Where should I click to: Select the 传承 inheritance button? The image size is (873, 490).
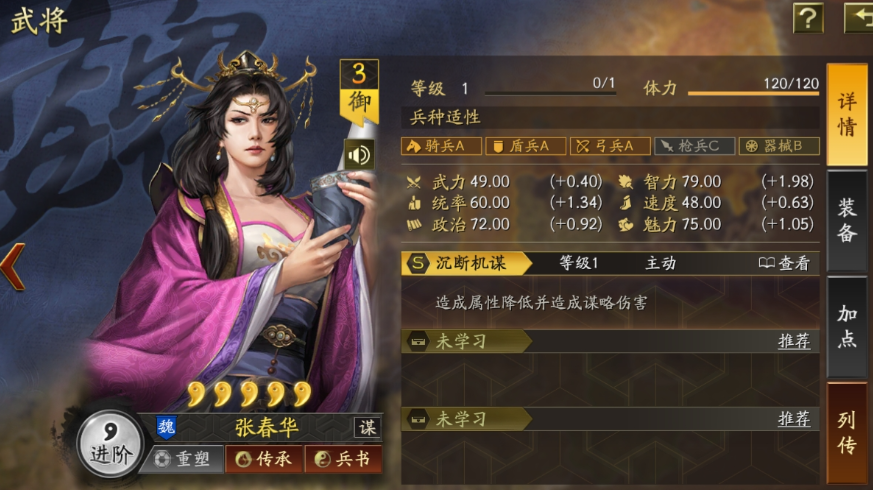click(263, 459)
